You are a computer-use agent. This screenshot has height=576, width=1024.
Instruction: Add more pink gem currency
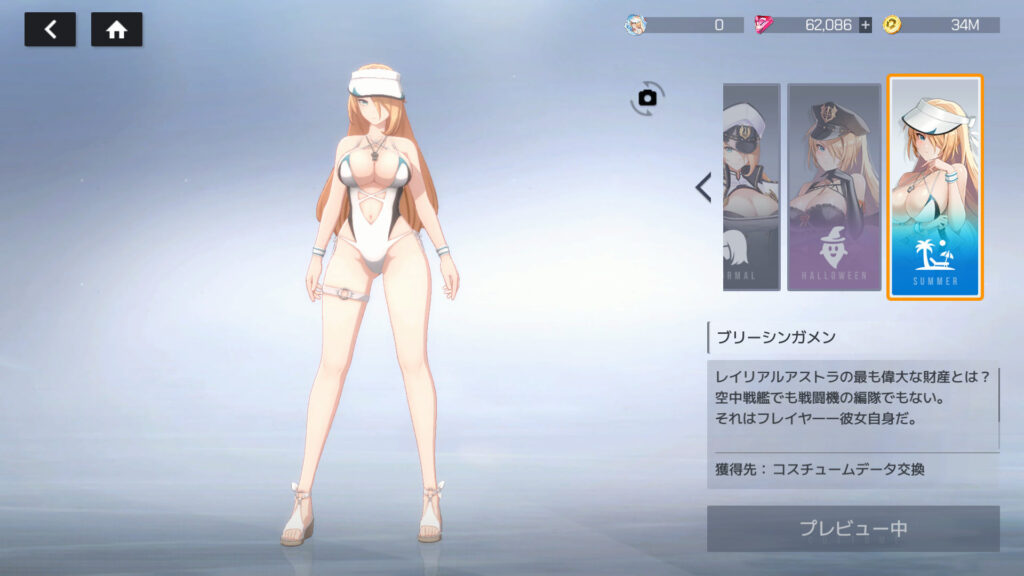pos(865,25)
